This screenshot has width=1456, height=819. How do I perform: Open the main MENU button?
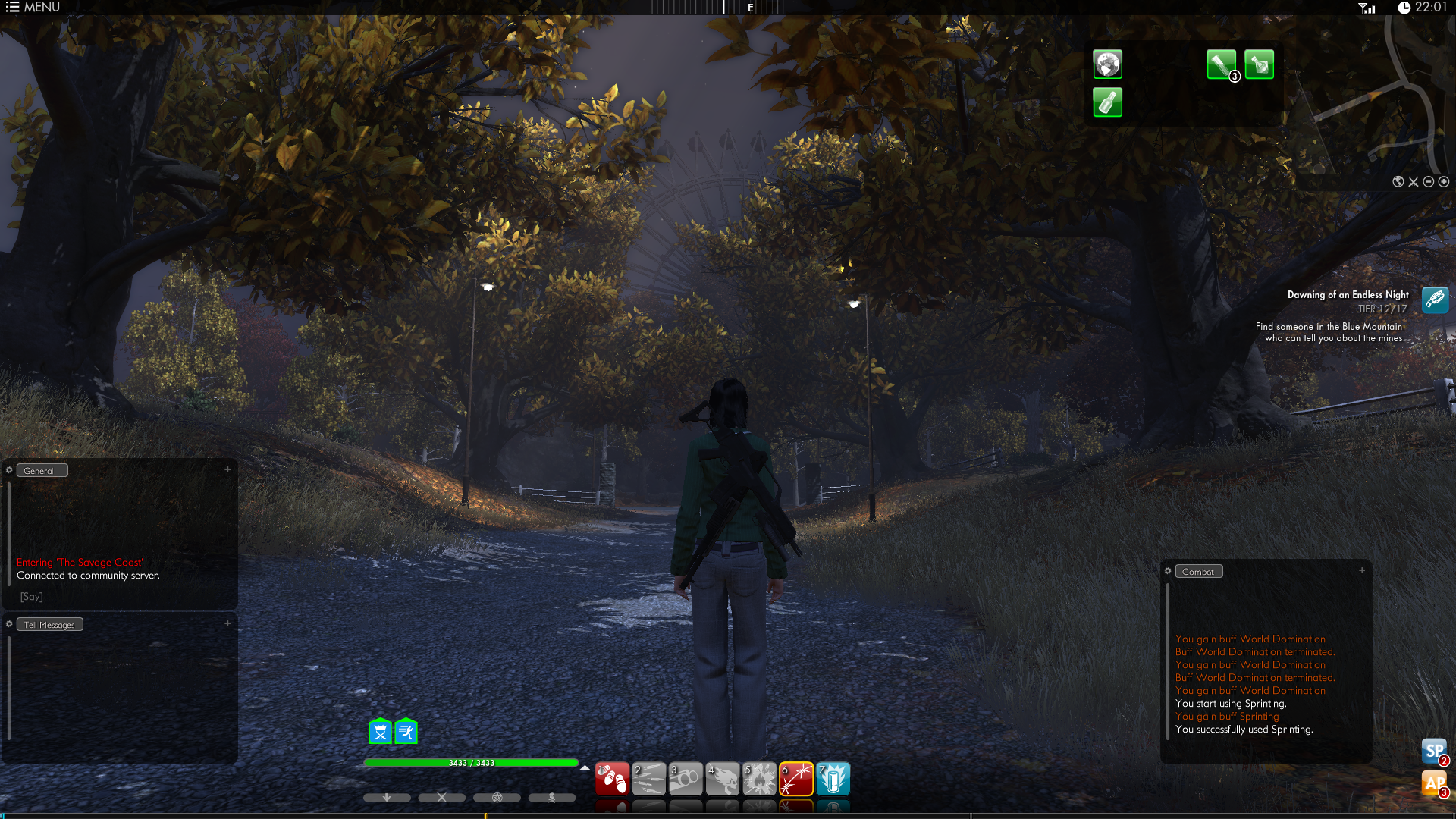pos(33,8)
